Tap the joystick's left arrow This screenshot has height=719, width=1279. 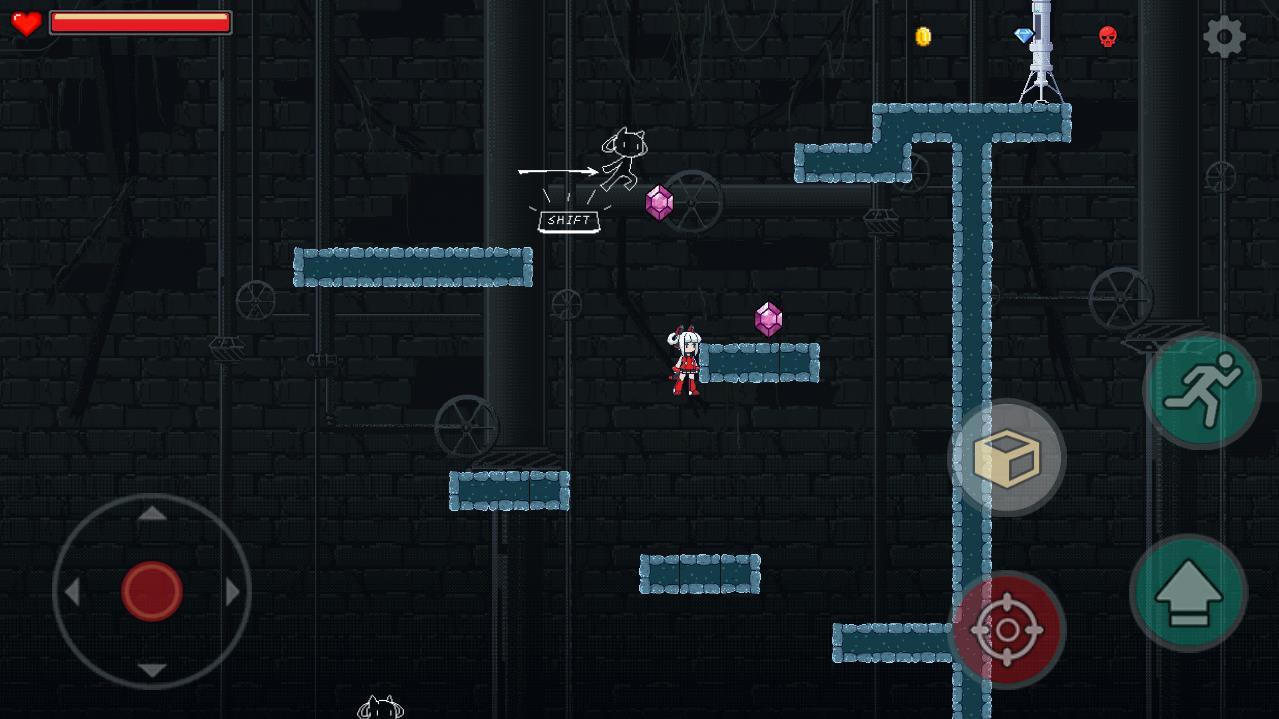(72, 592)
